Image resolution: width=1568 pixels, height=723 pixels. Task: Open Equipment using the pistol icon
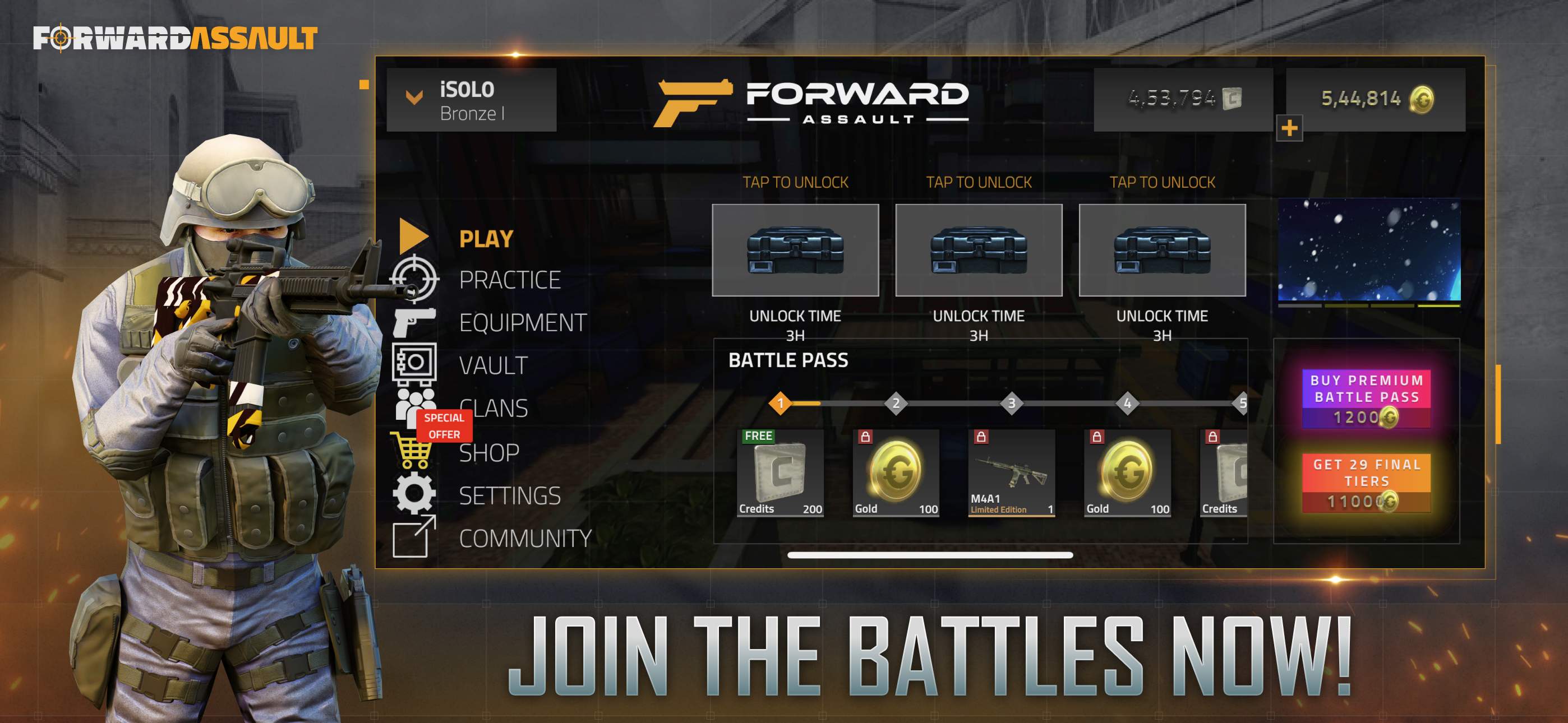point(414,323)
